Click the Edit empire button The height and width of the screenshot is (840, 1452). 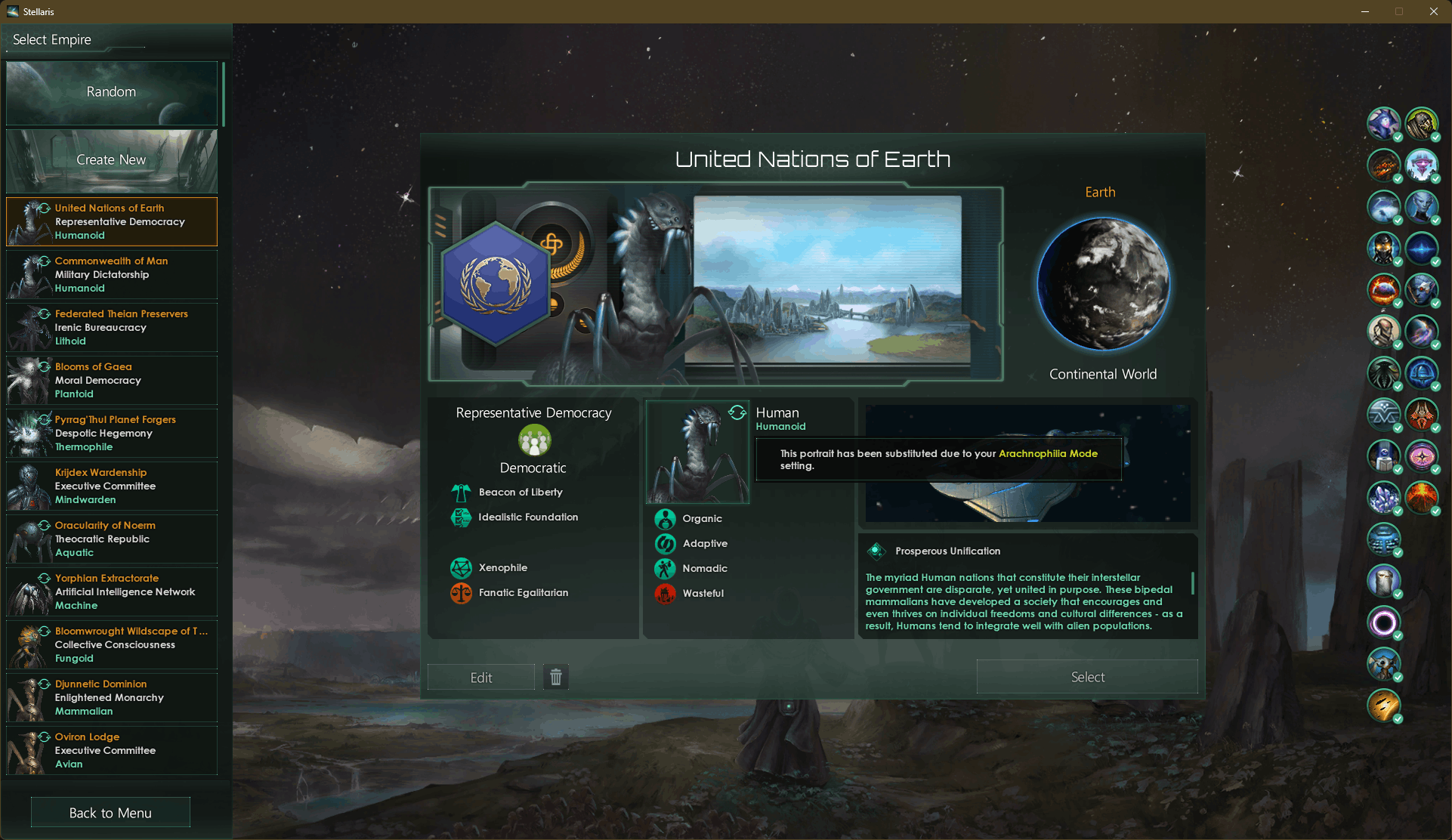pyautogui.click(x=481, y=678)
